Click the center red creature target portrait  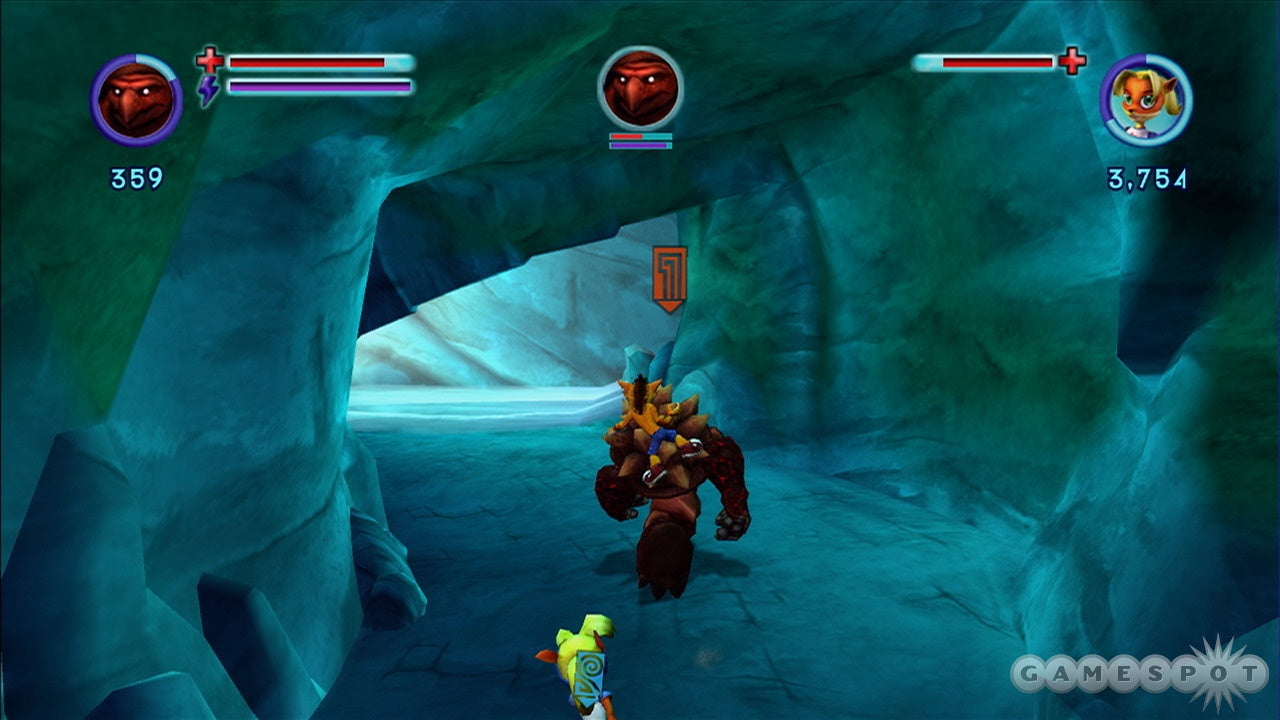point(640,88)
